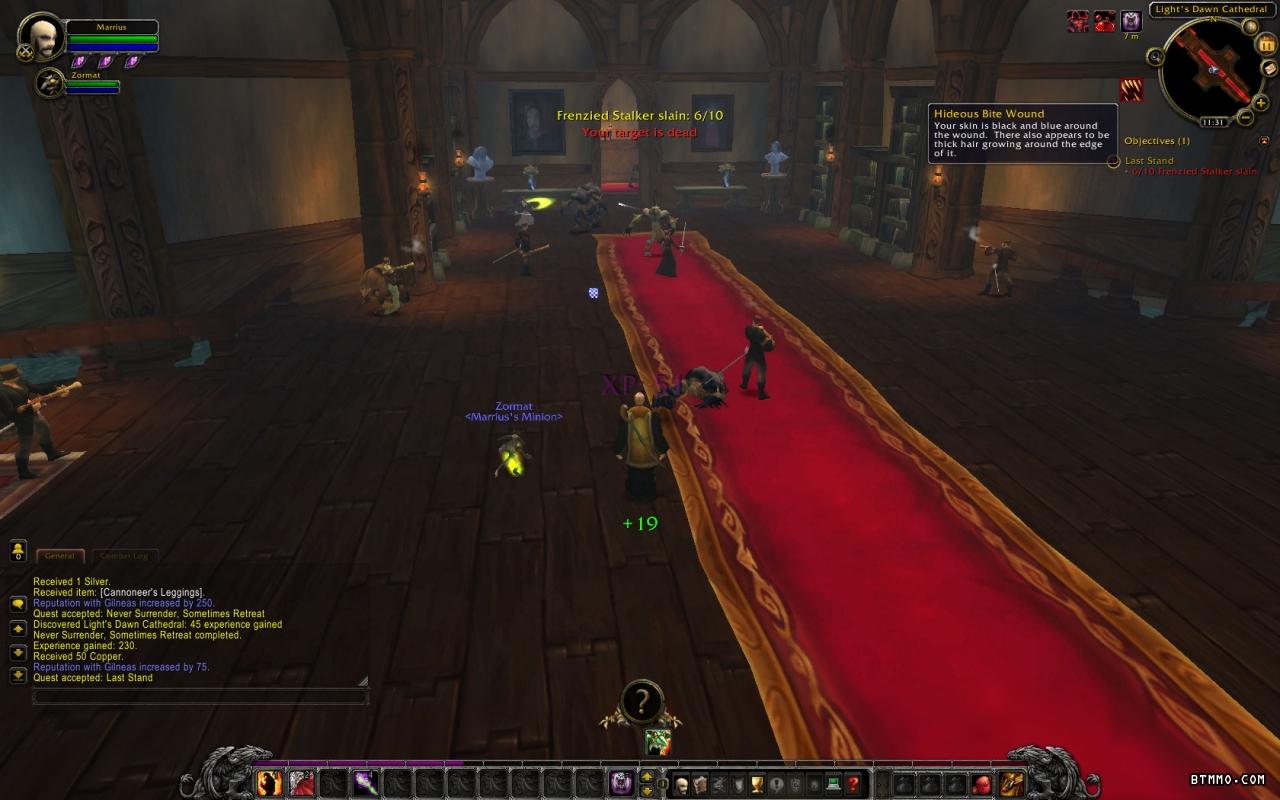Open the backpack bag slot
Image resolution: width=1280 pixels, height=800 pixels.
[1012, 783]
